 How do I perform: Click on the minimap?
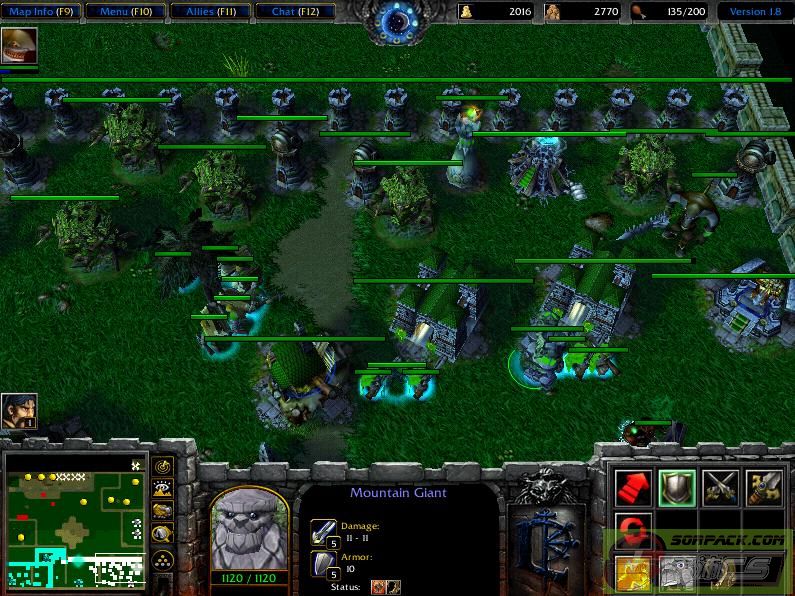[75, 520]
